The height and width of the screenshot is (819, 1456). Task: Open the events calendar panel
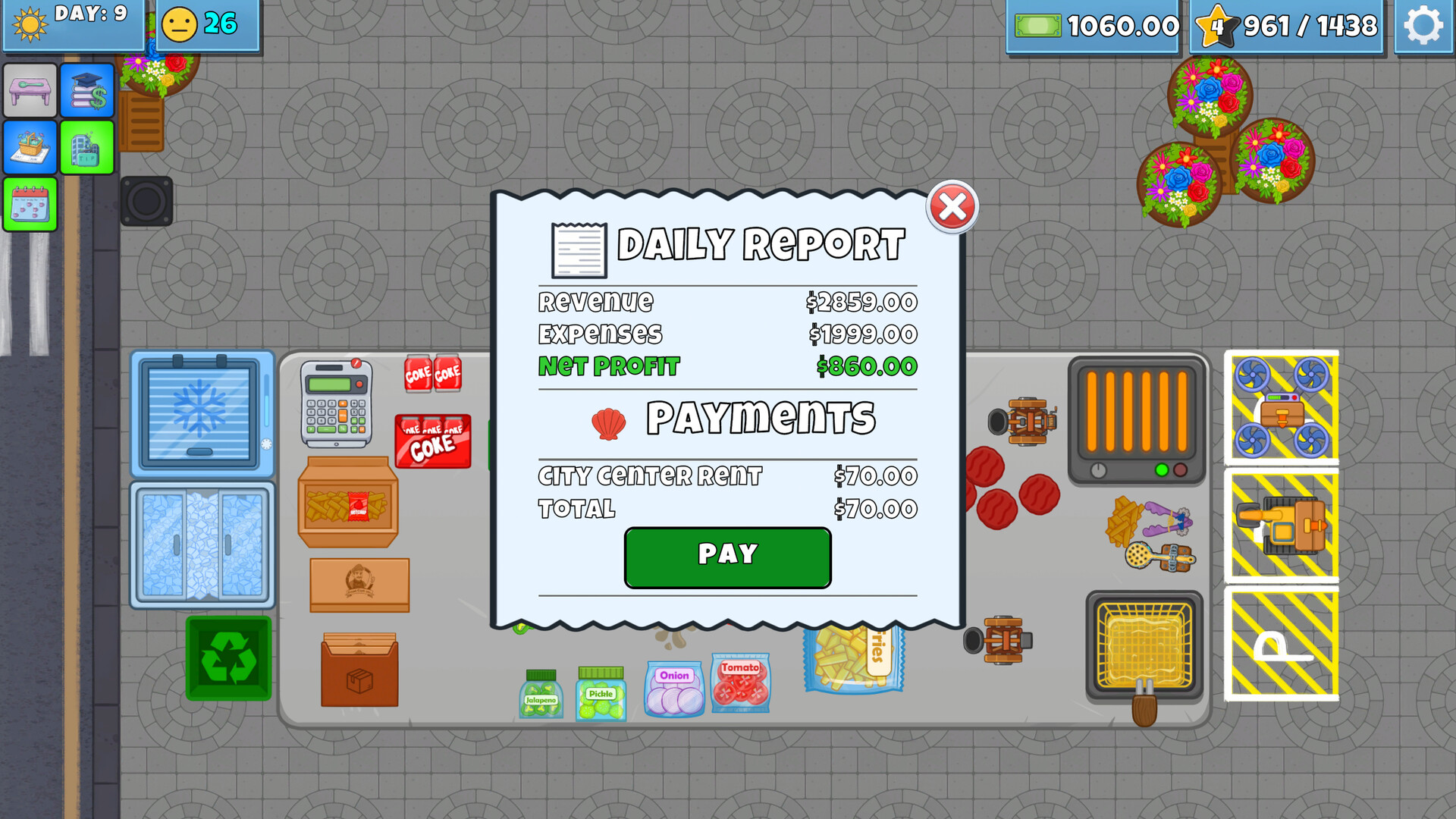[30, 206]
